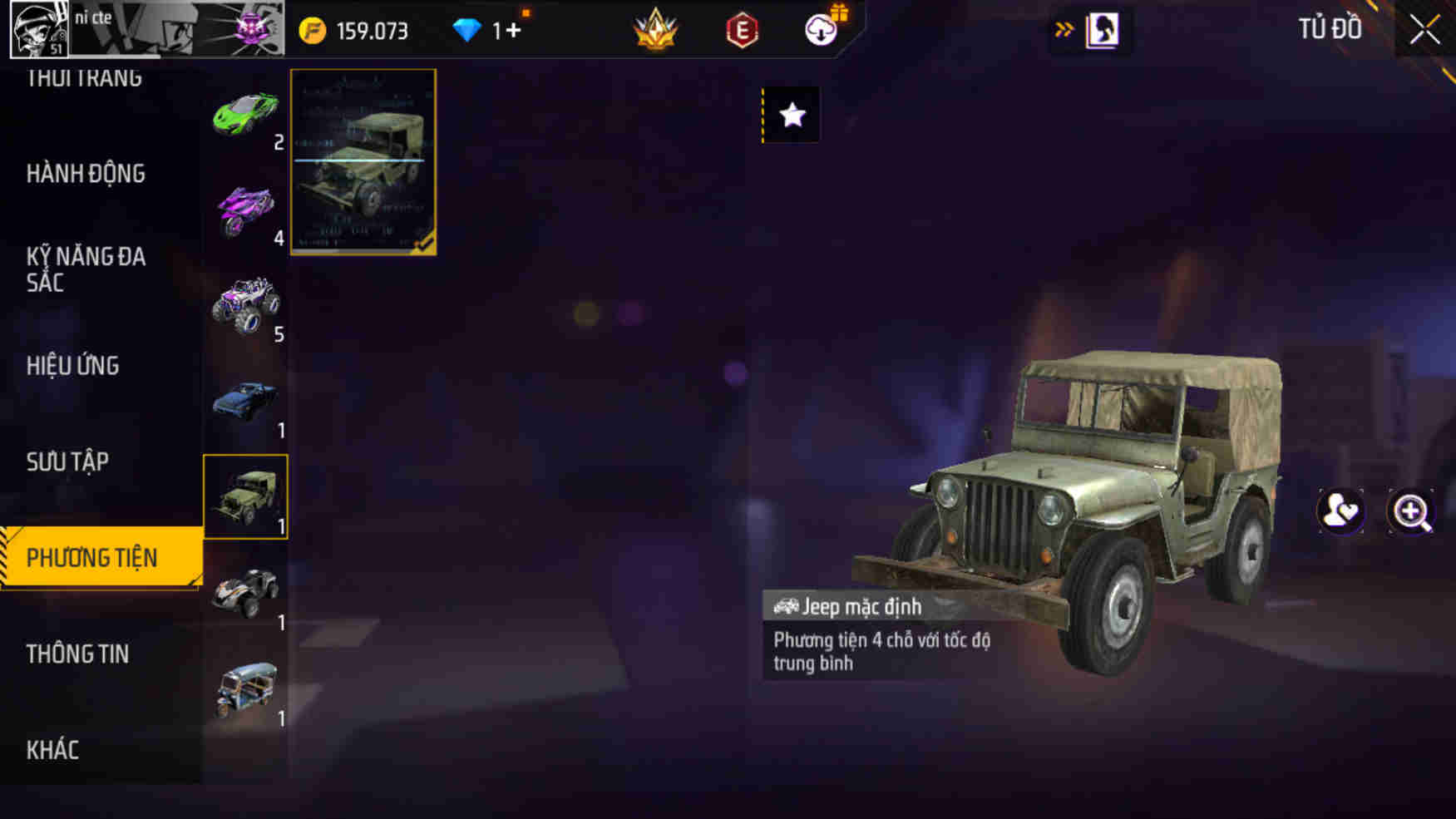Open the THÔNG TIN section
Image resolution: width=1456 pixels, height=819 pixels.
click(x=77, y=654)
